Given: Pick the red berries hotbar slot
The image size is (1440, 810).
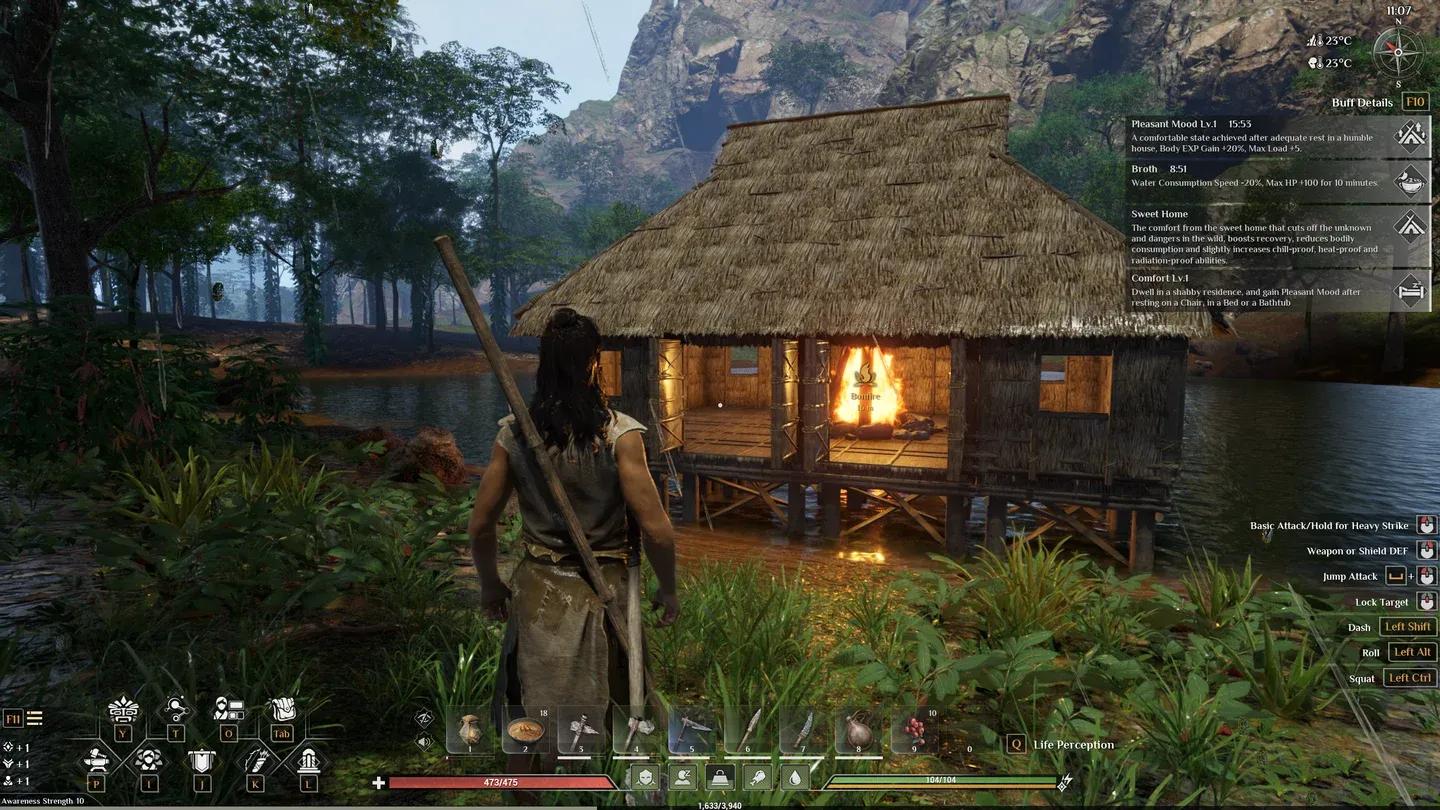Looking at the screenshot, I should click(913, 730).
